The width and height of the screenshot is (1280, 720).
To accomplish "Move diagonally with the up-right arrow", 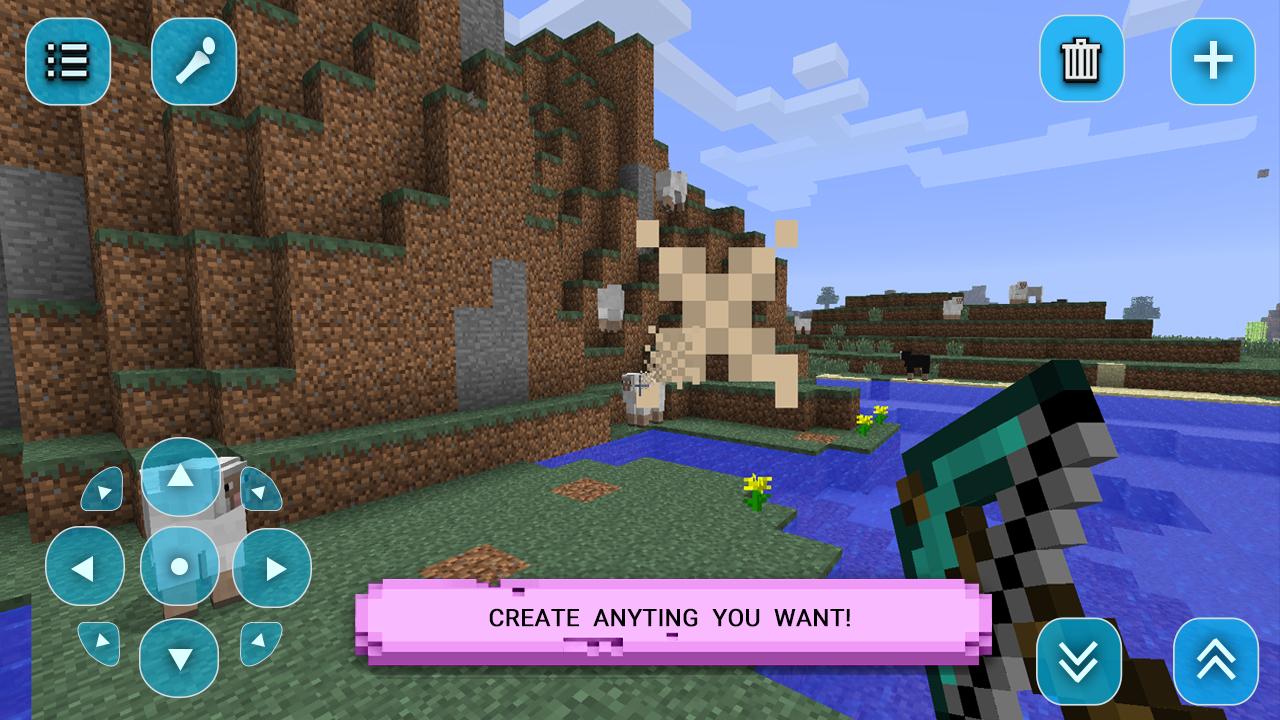I will [259, 490].
